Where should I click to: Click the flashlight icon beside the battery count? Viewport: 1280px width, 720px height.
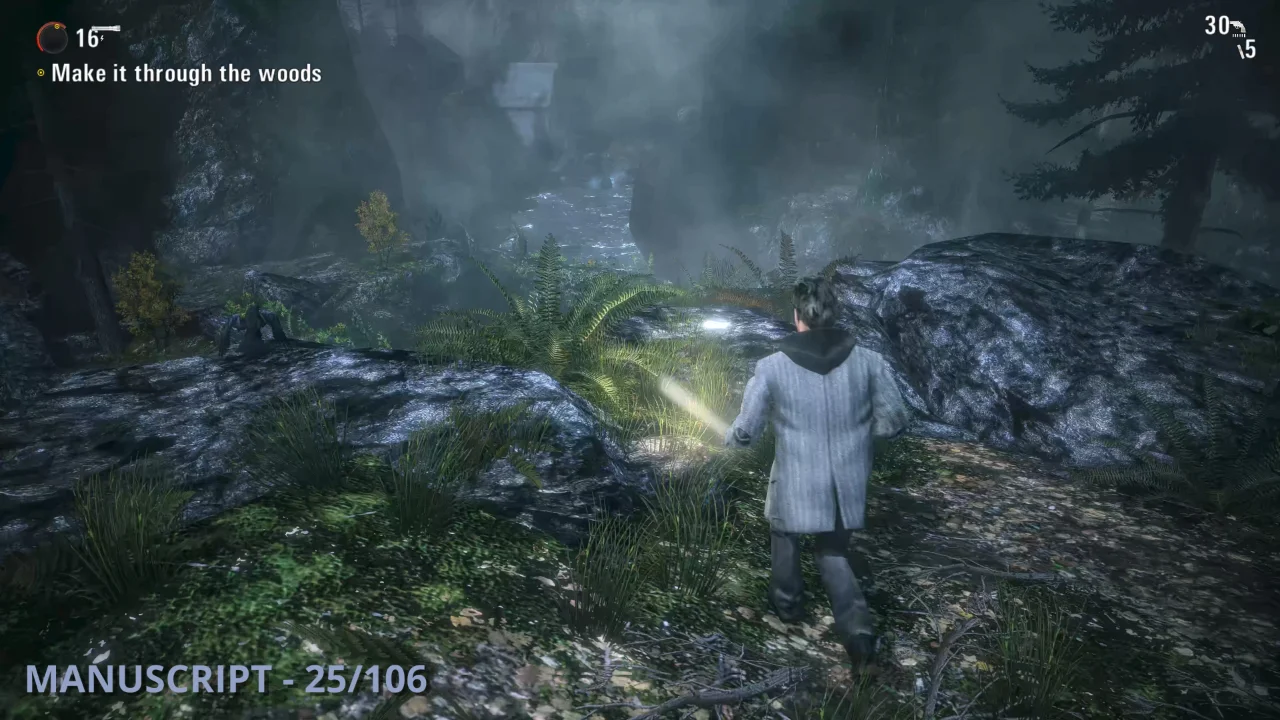[x=106, y=27]
